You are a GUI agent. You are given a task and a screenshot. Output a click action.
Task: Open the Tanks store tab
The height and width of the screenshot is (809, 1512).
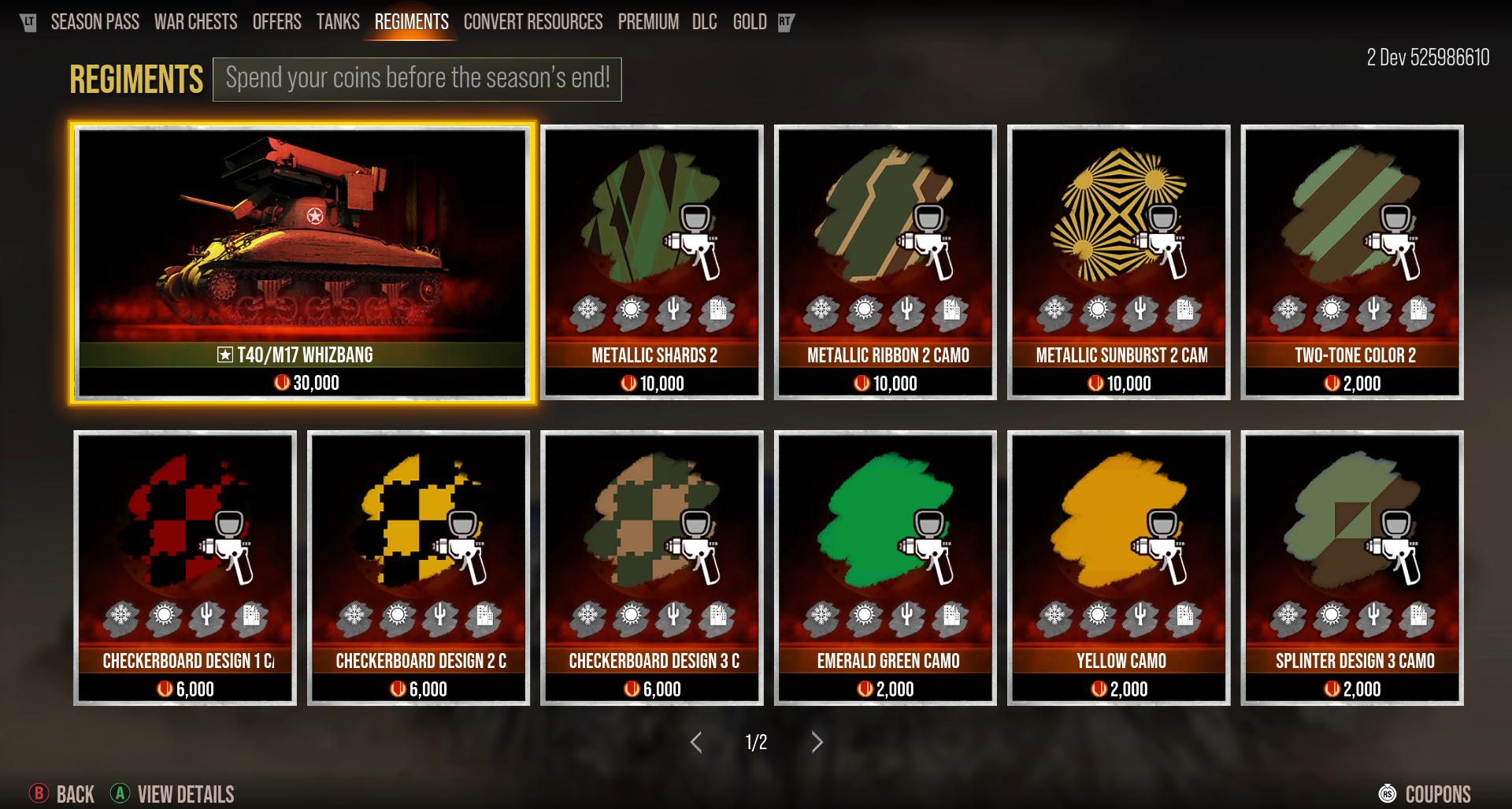click(x=338, y=22)
